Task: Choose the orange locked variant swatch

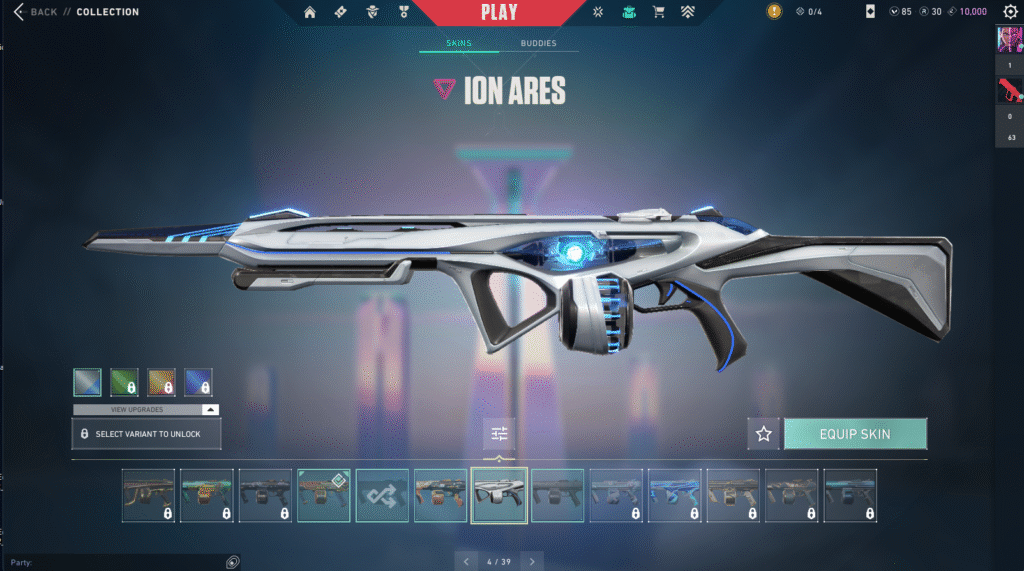Action: (x=161, y=382)
